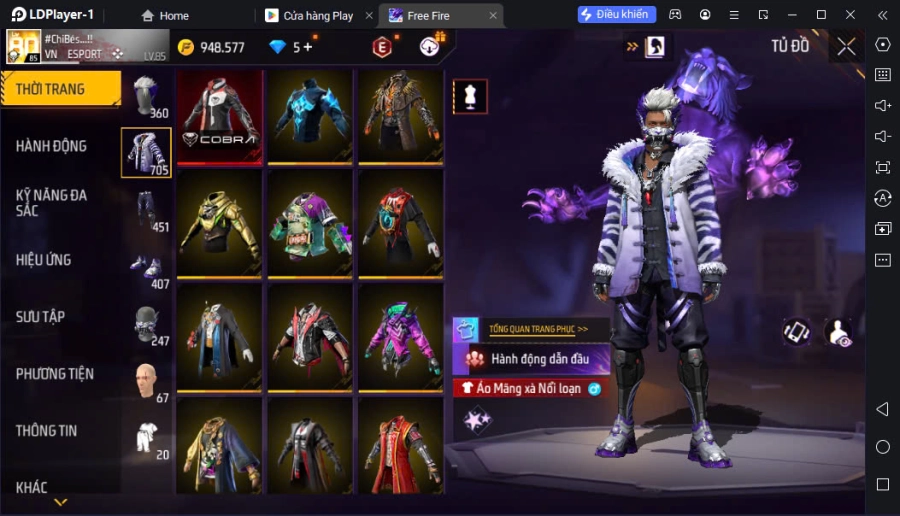
Task: Select the COBRA jacket outfit
Action: [x=219, y=116]
